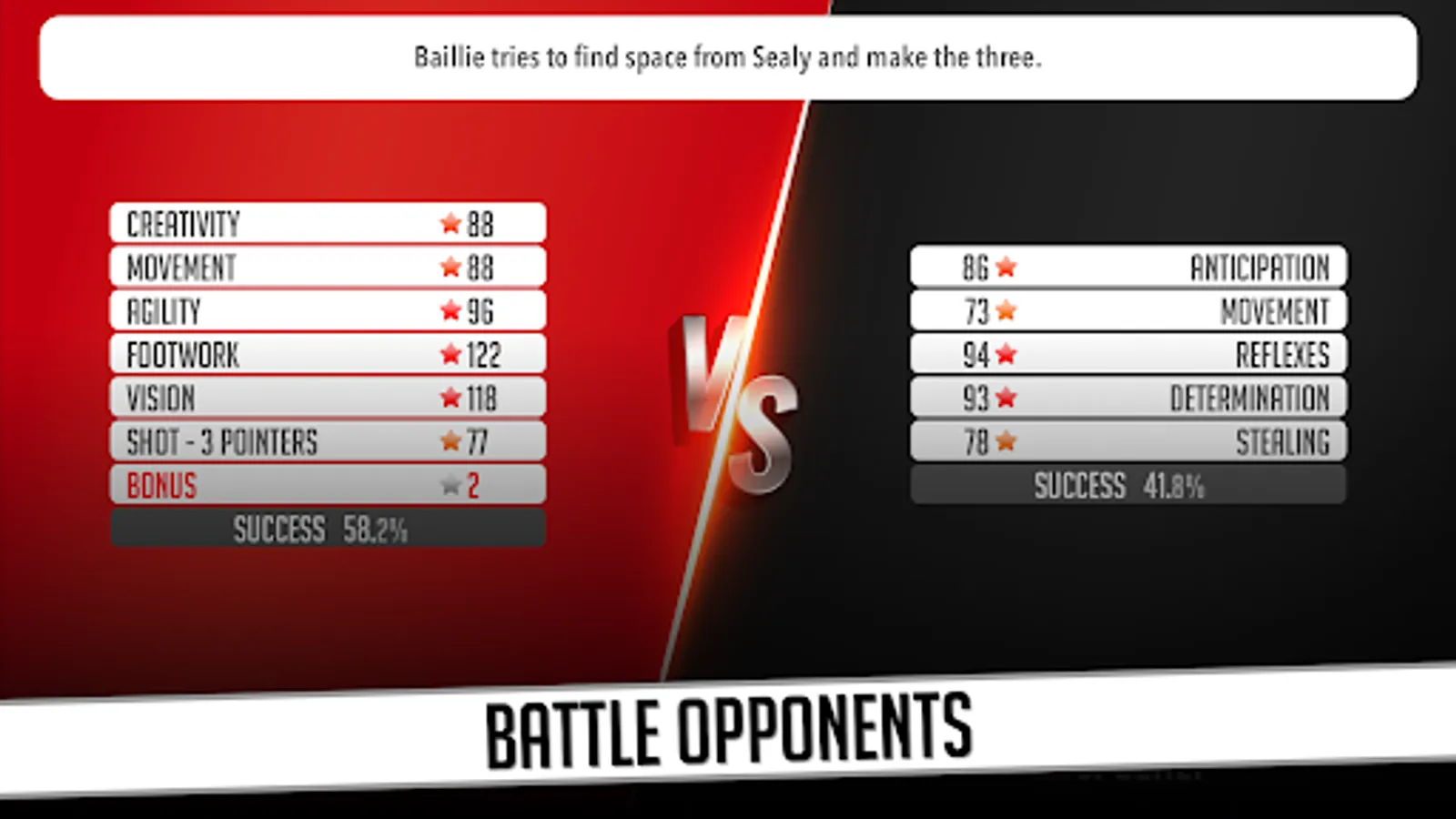Screen dimensions: 1456x819
Task: Click the star next to Determination 93
Action: tap(1006, 397)
